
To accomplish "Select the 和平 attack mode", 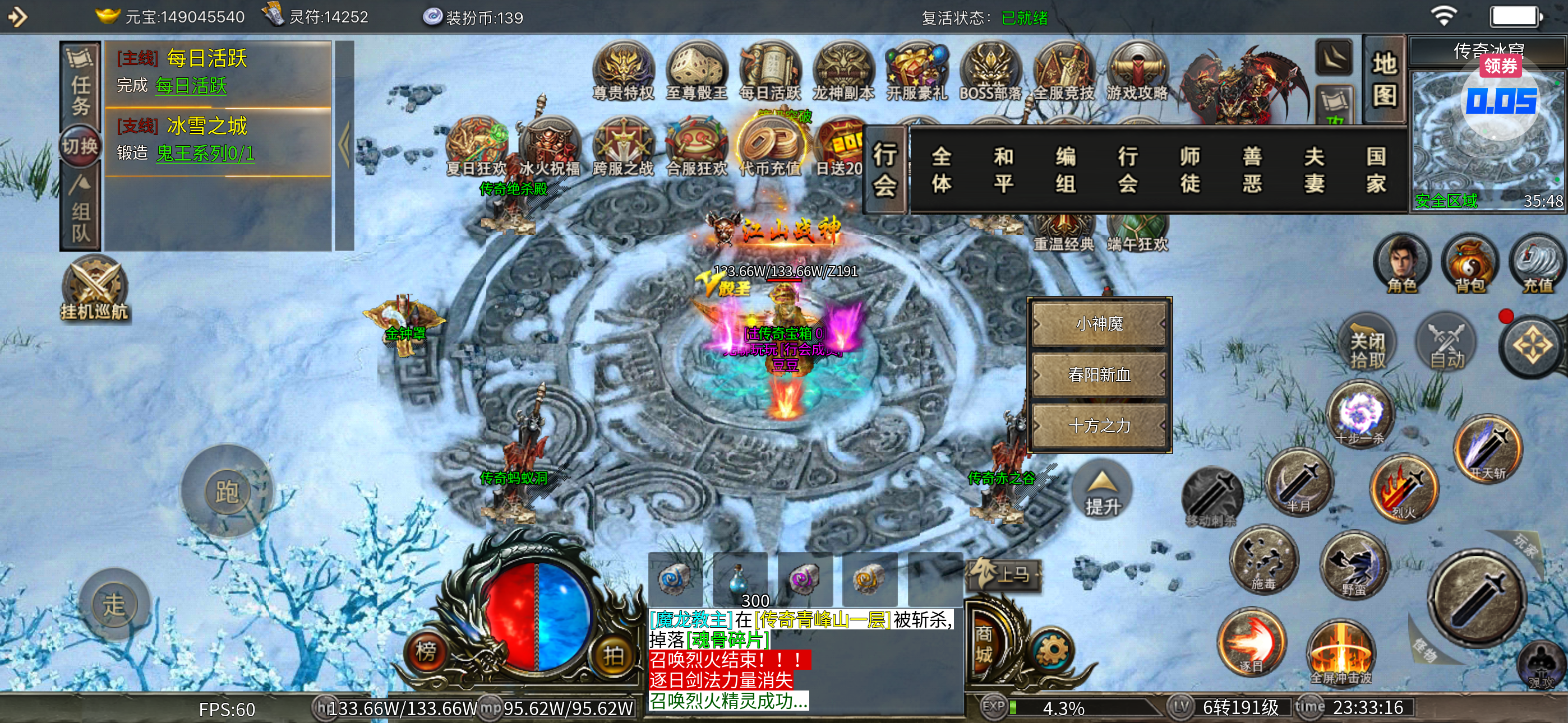I will [1003, 170].
